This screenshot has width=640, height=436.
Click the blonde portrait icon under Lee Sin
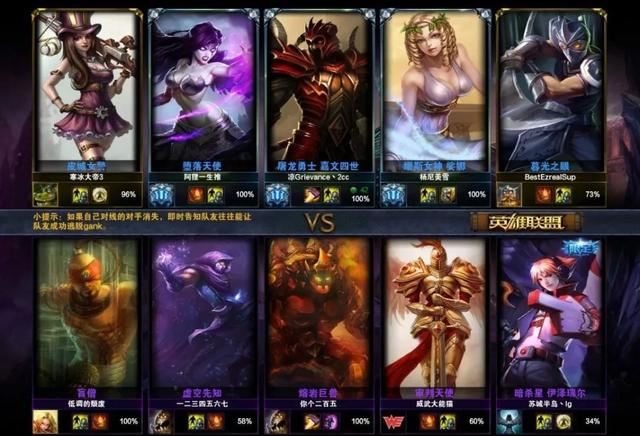point(45,421)
